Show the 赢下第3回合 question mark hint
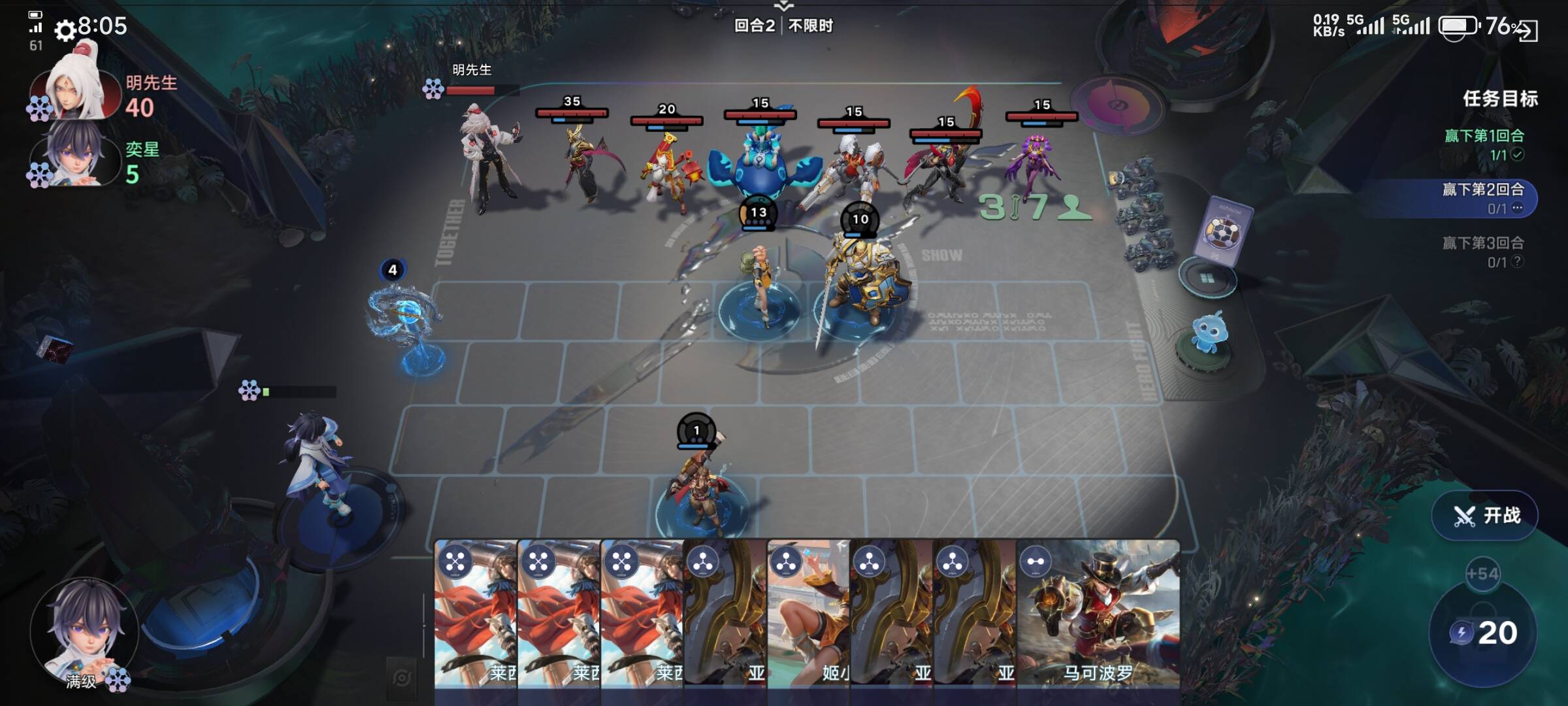Screen dimensions: 1568x706 [x=1518, y=261]
